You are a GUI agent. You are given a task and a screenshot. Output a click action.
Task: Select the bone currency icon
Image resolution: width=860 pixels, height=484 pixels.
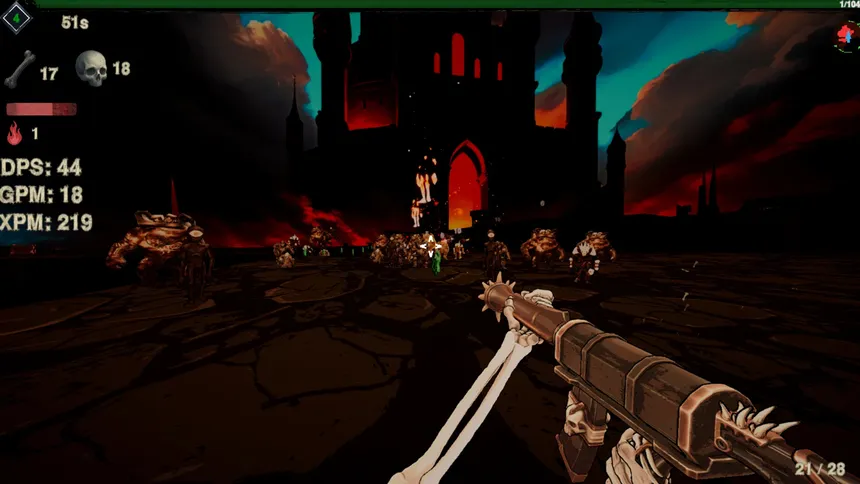[x=20, y=69]
